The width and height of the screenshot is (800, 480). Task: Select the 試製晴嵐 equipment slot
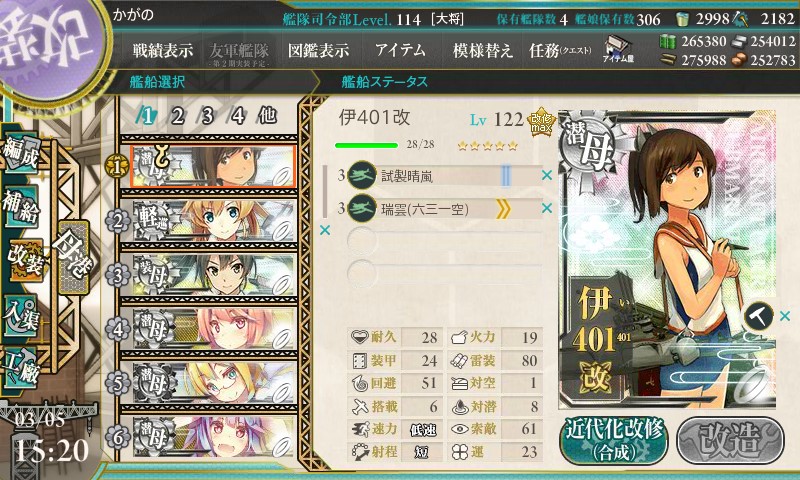pyautogui.click(x=440, y=176)
